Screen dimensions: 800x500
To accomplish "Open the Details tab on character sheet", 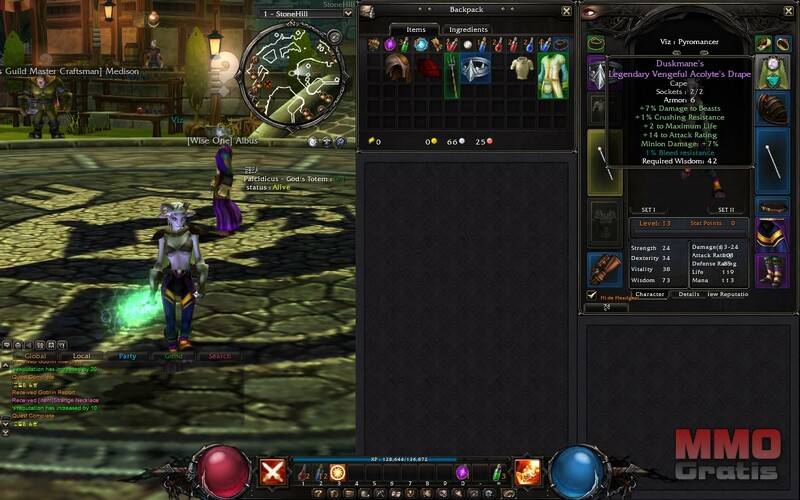I will [x=689, y=294].
